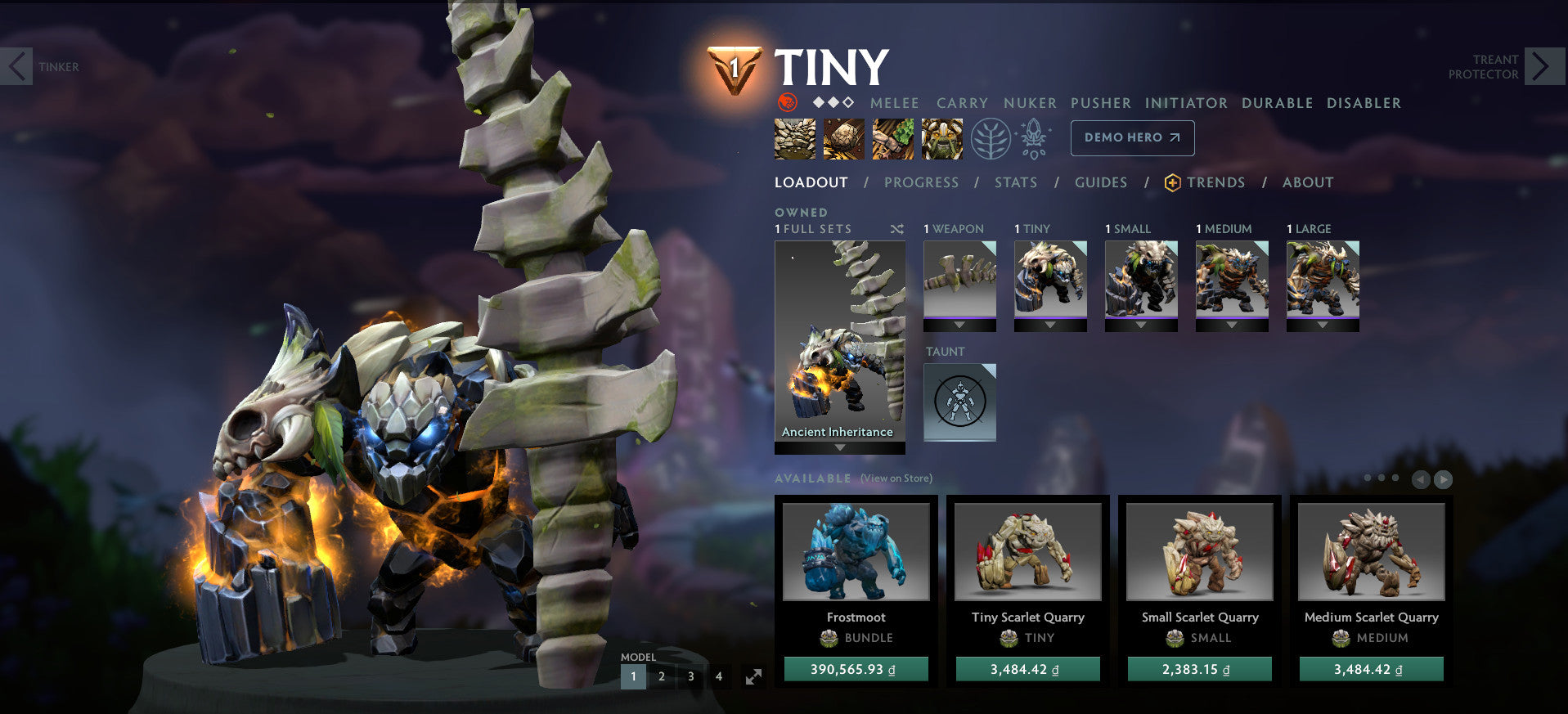
Task: Expand the Large slot item arrow
Action: [x=1323, y=323]
